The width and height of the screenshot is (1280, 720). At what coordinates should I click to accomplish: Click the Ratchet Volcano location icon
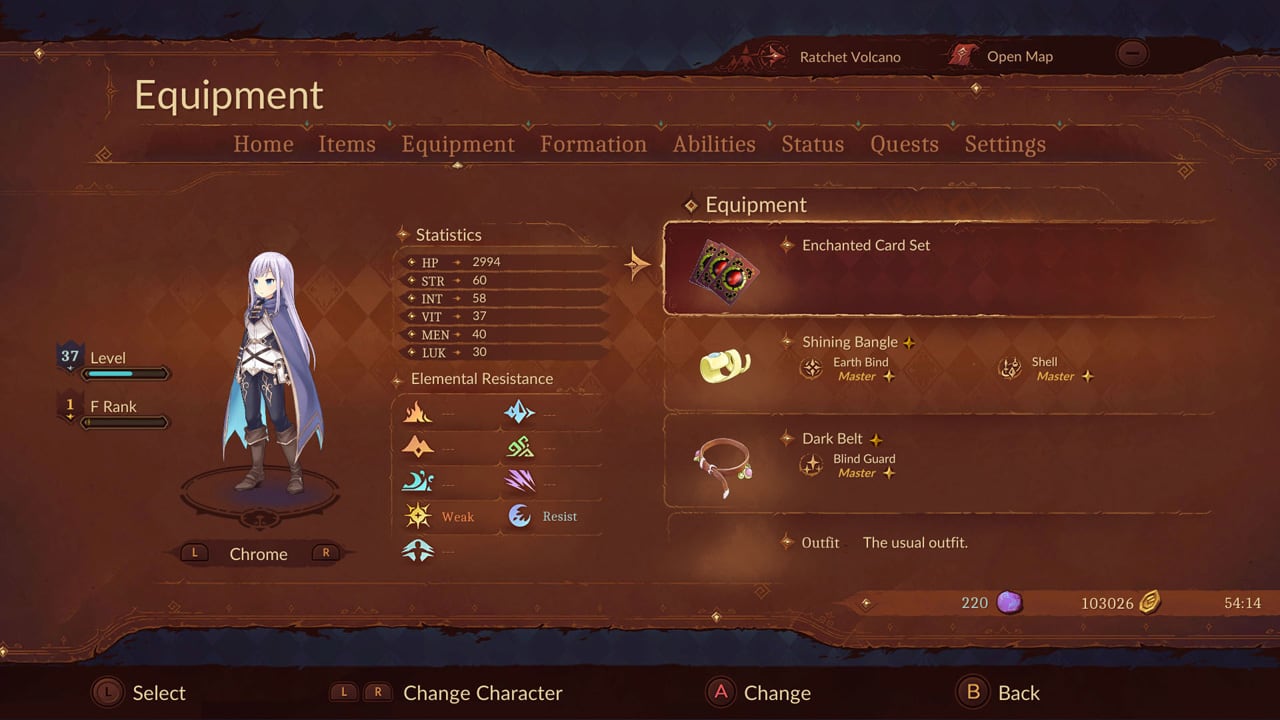pyautogui.click(x=771, y=56)
